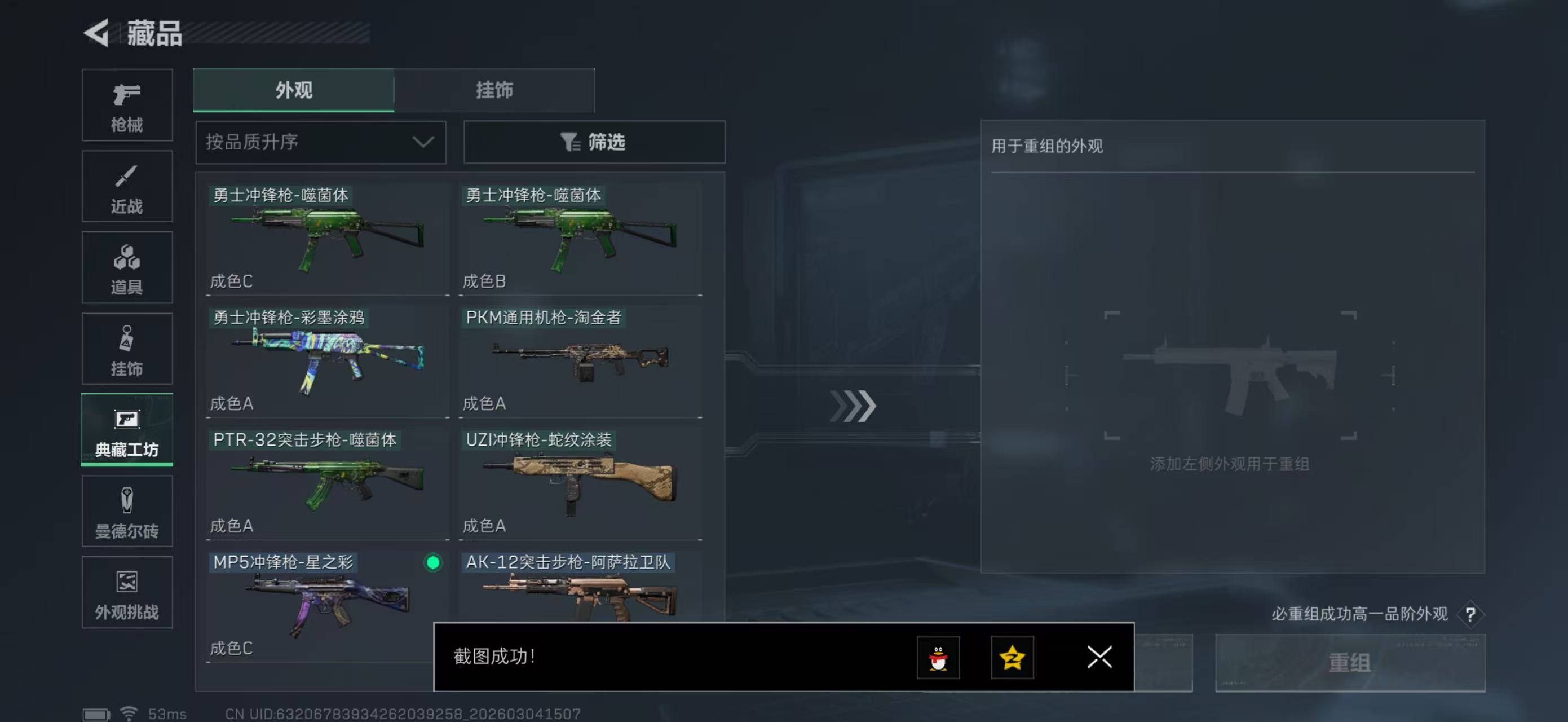This screenshot has width=1568, height=722.
Task: Open the 枪械 category in the sidebar
Action: 127,105
